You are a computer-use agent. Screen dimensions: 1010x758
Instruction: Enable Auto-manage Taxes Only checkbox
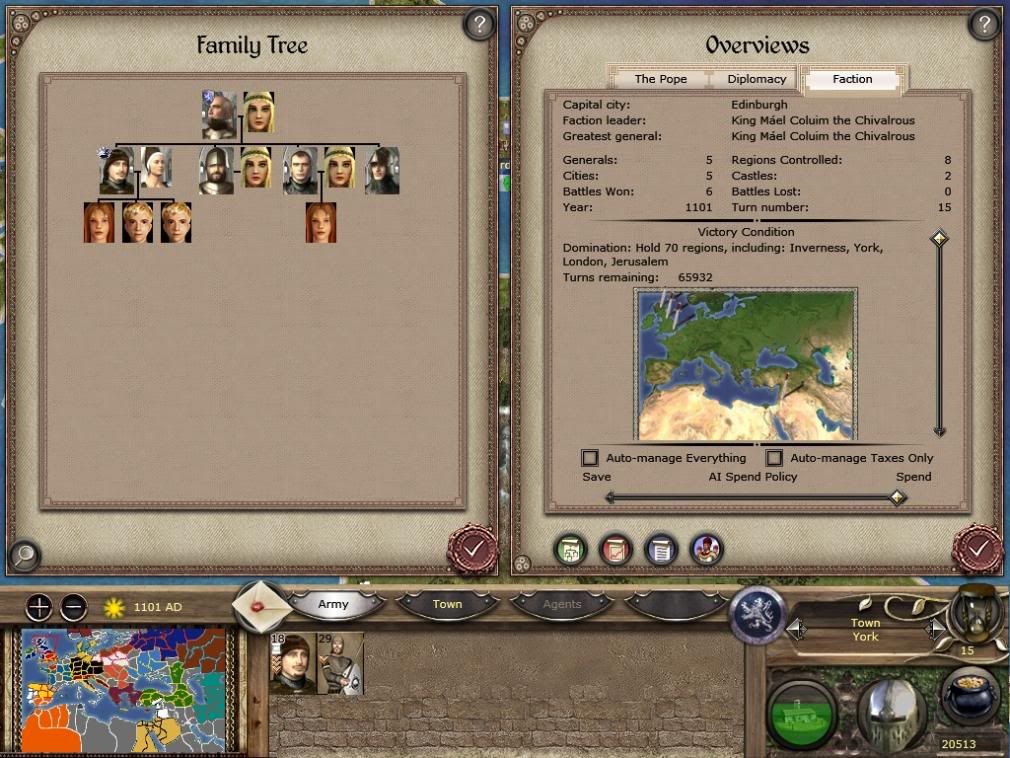pyautogui.click(x=774, y=458)
